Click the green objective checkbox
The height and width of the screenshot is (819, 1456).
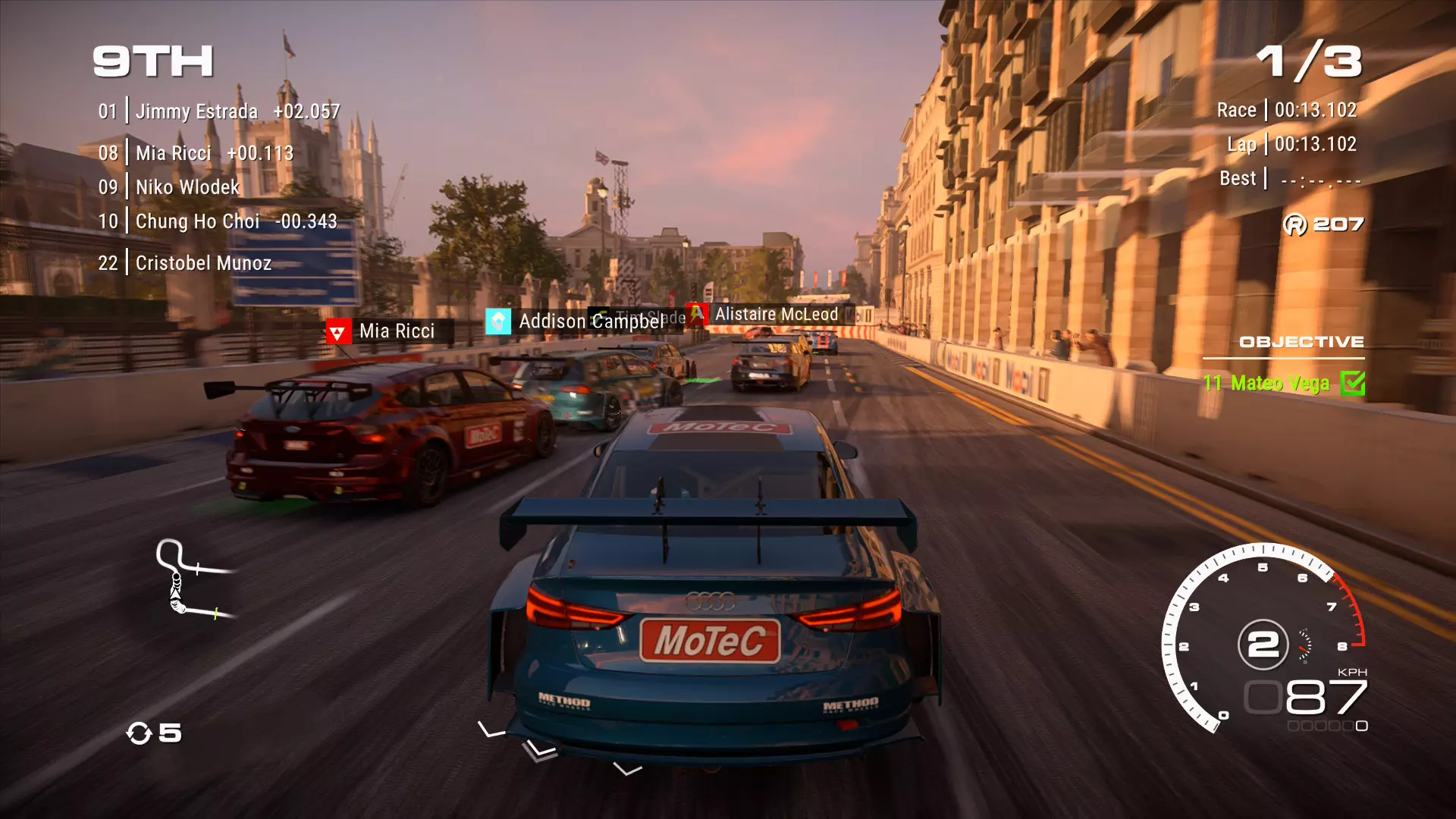tap(1352, 384)
